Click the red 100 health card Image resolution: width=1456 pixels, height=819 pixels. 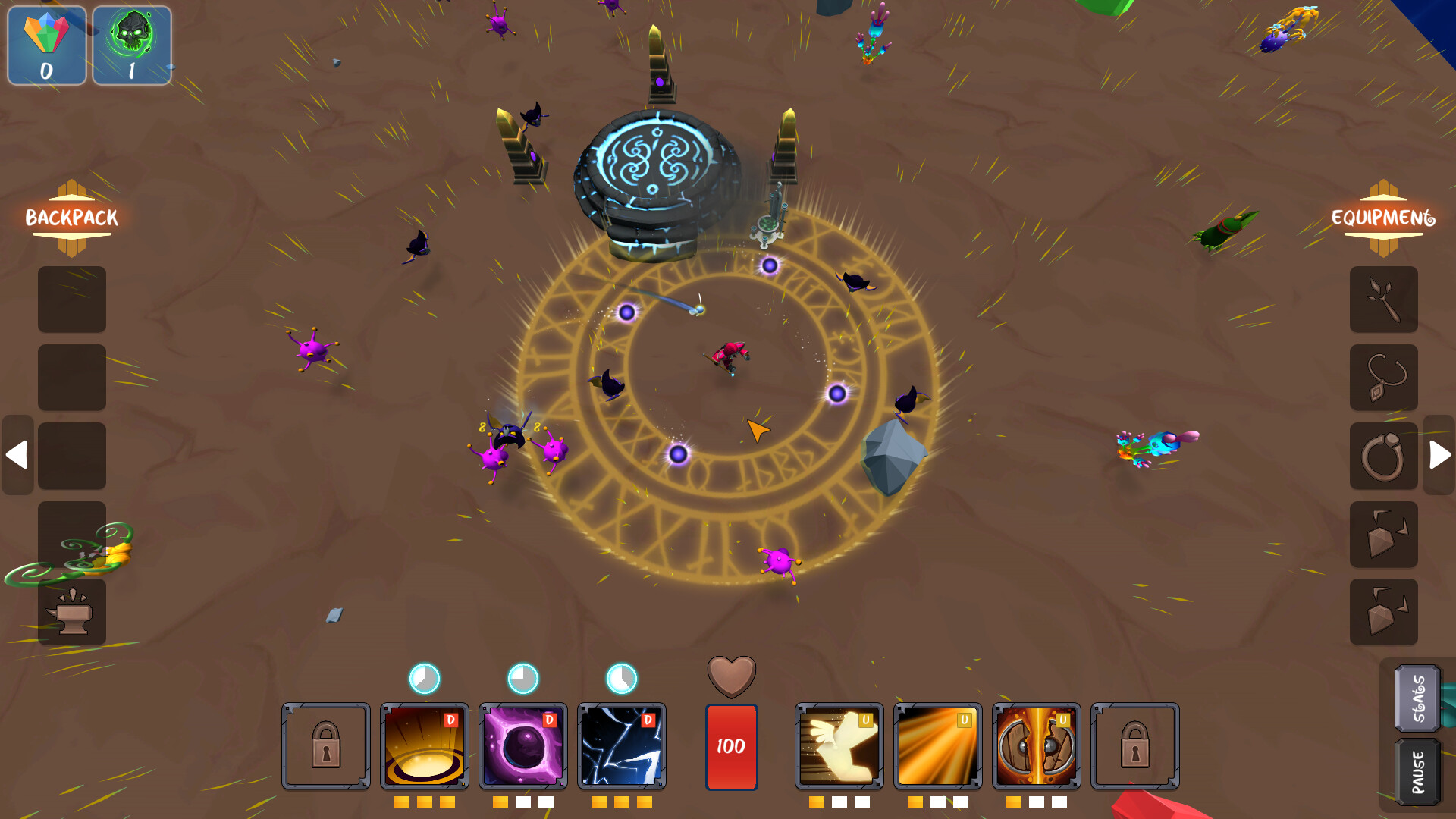[731, 745]
